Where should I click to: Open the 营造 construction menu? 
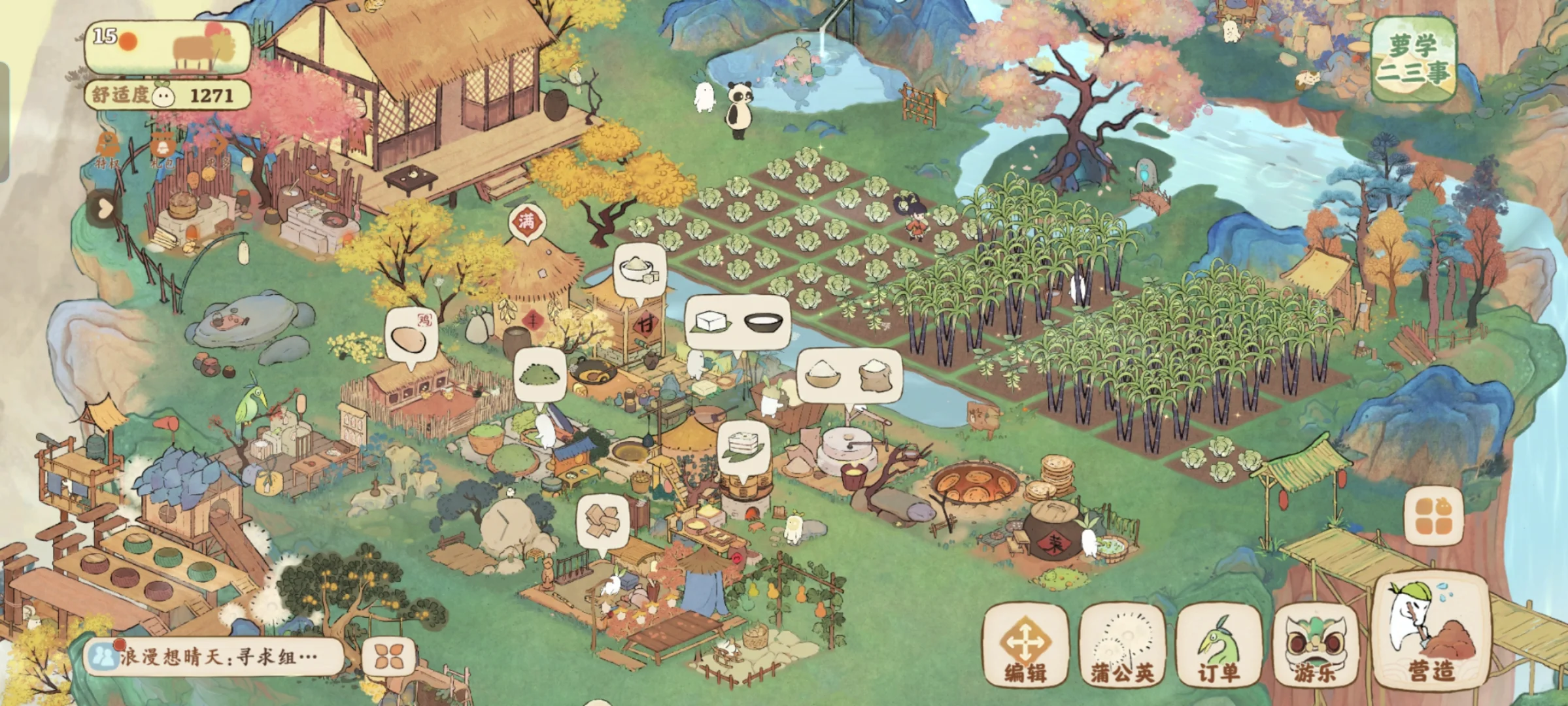click(1432, 631)
